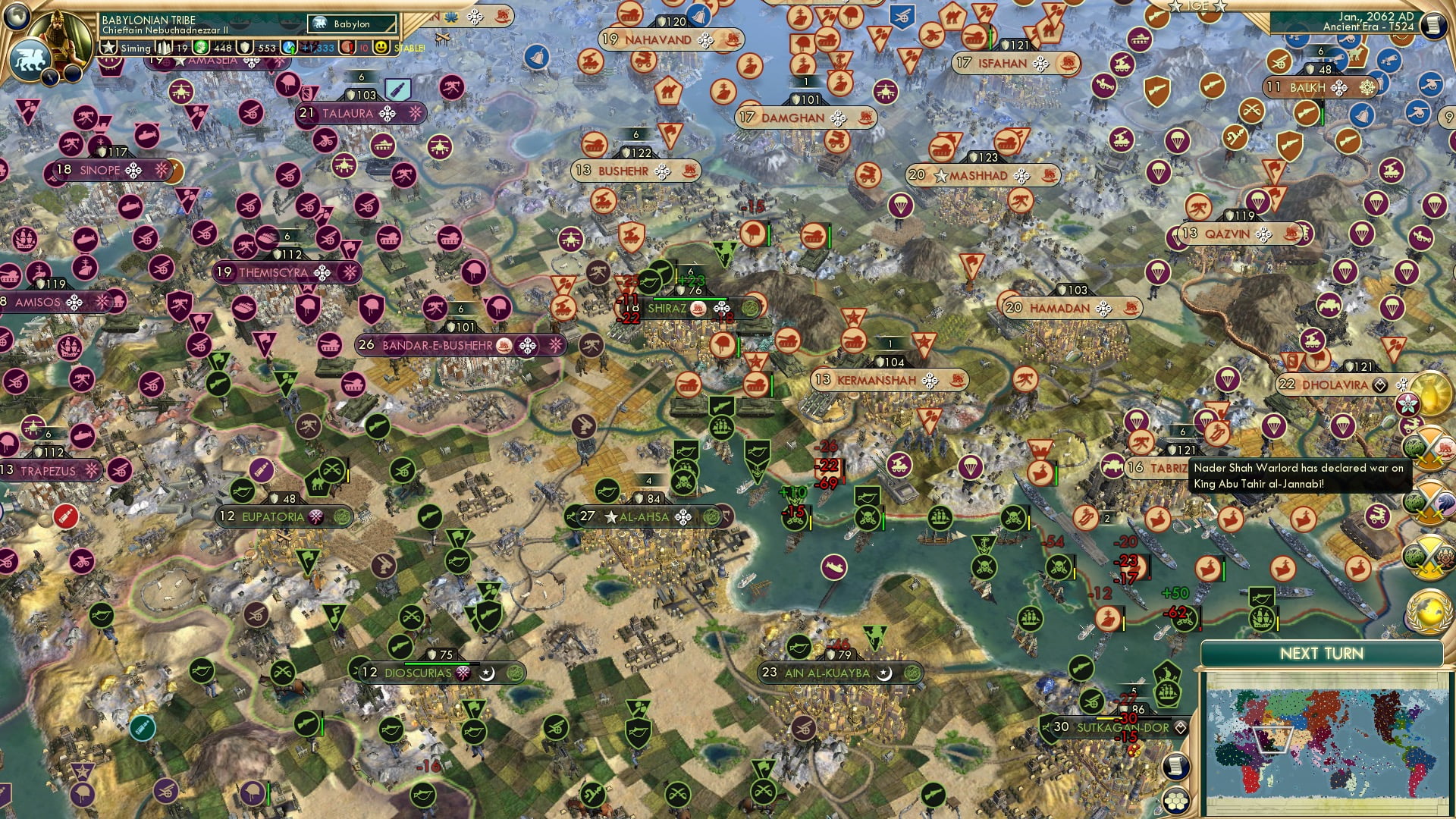Toggle strategic view with the globe icon
This screenshot has width=1456, height=819.
click(x=17, y=18)
